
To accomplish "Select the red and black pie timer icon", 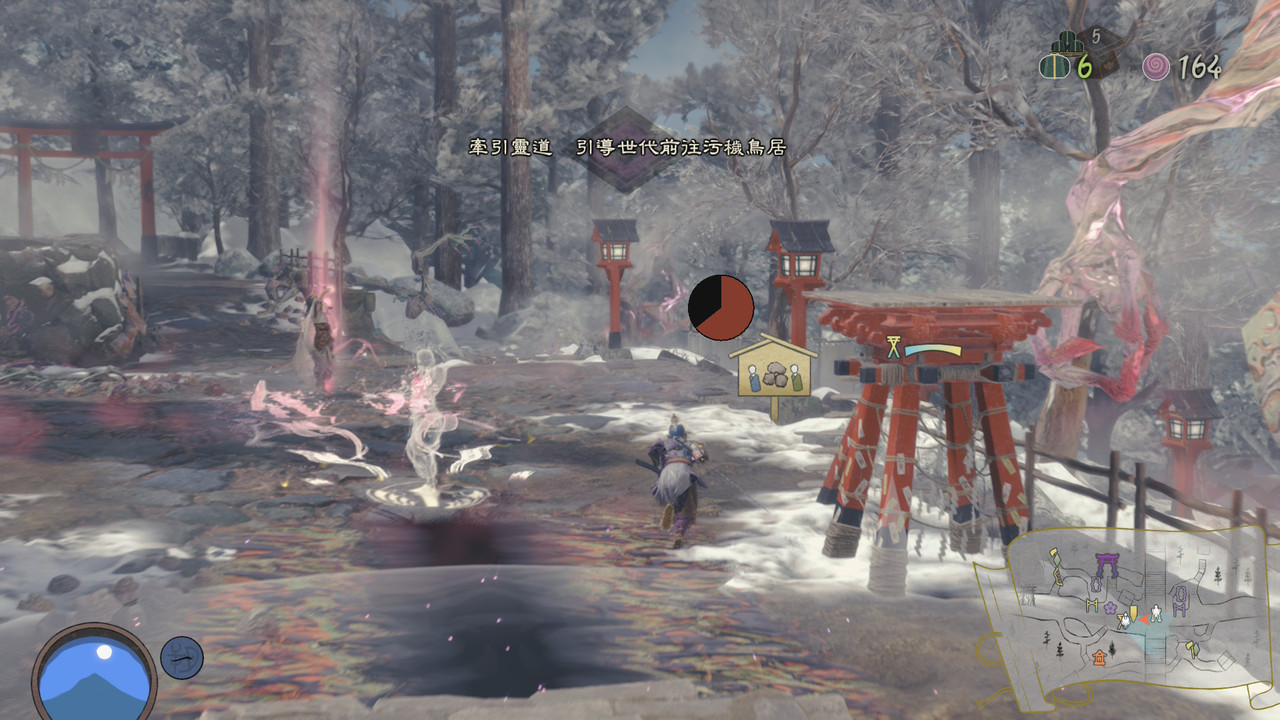I will 721,307.
